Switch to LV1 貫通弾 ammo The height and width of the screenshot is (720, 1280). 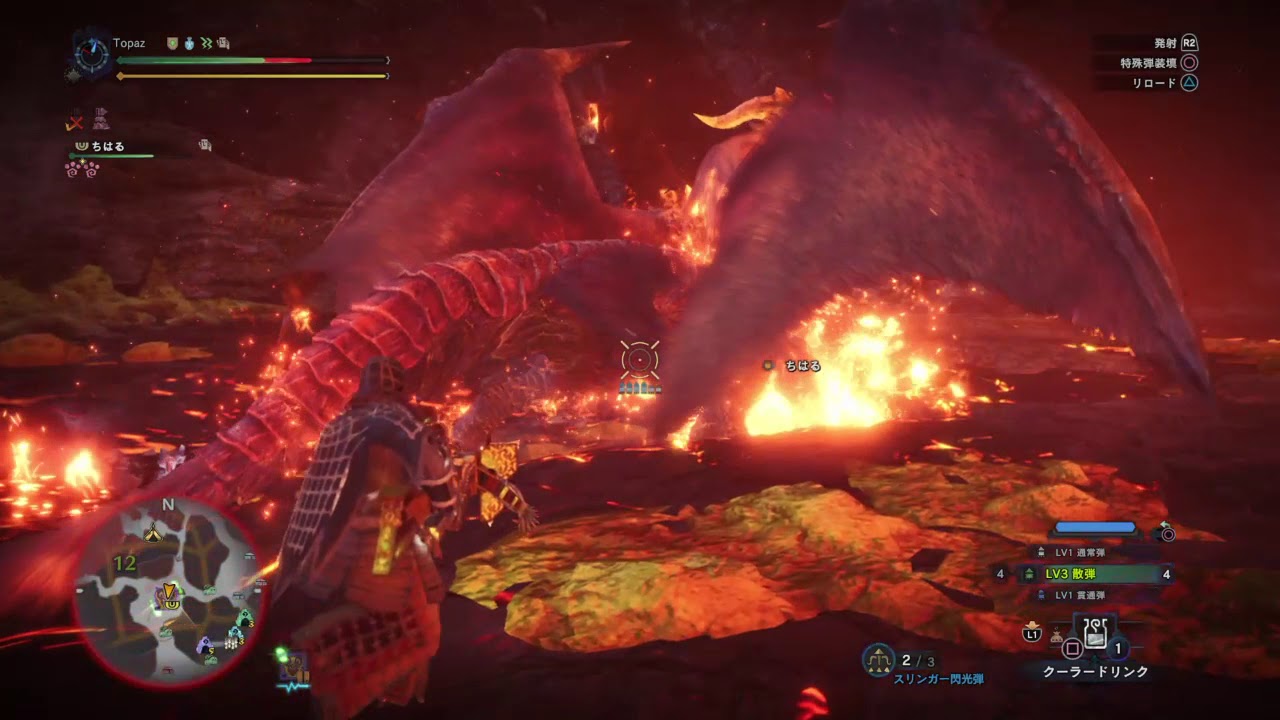(1080, 595)
